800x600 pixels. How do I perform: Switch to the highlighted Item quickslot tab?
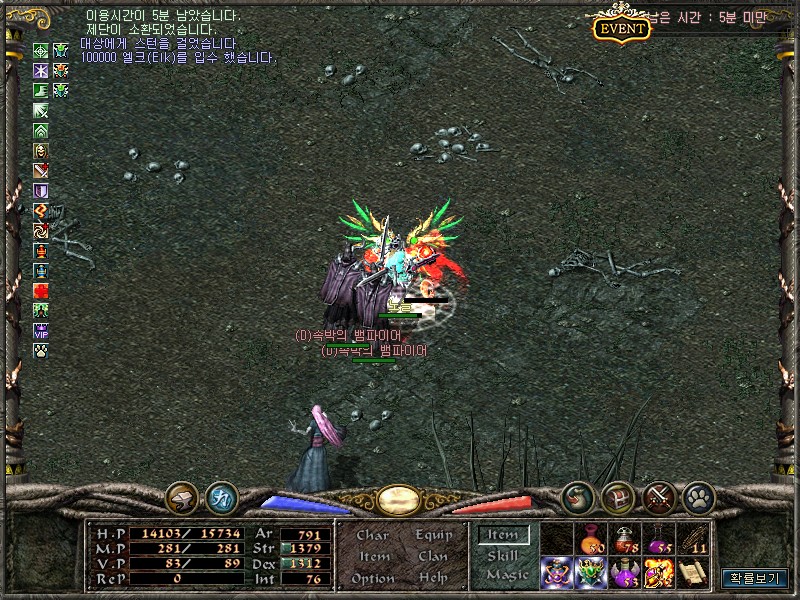click(502, 535)
